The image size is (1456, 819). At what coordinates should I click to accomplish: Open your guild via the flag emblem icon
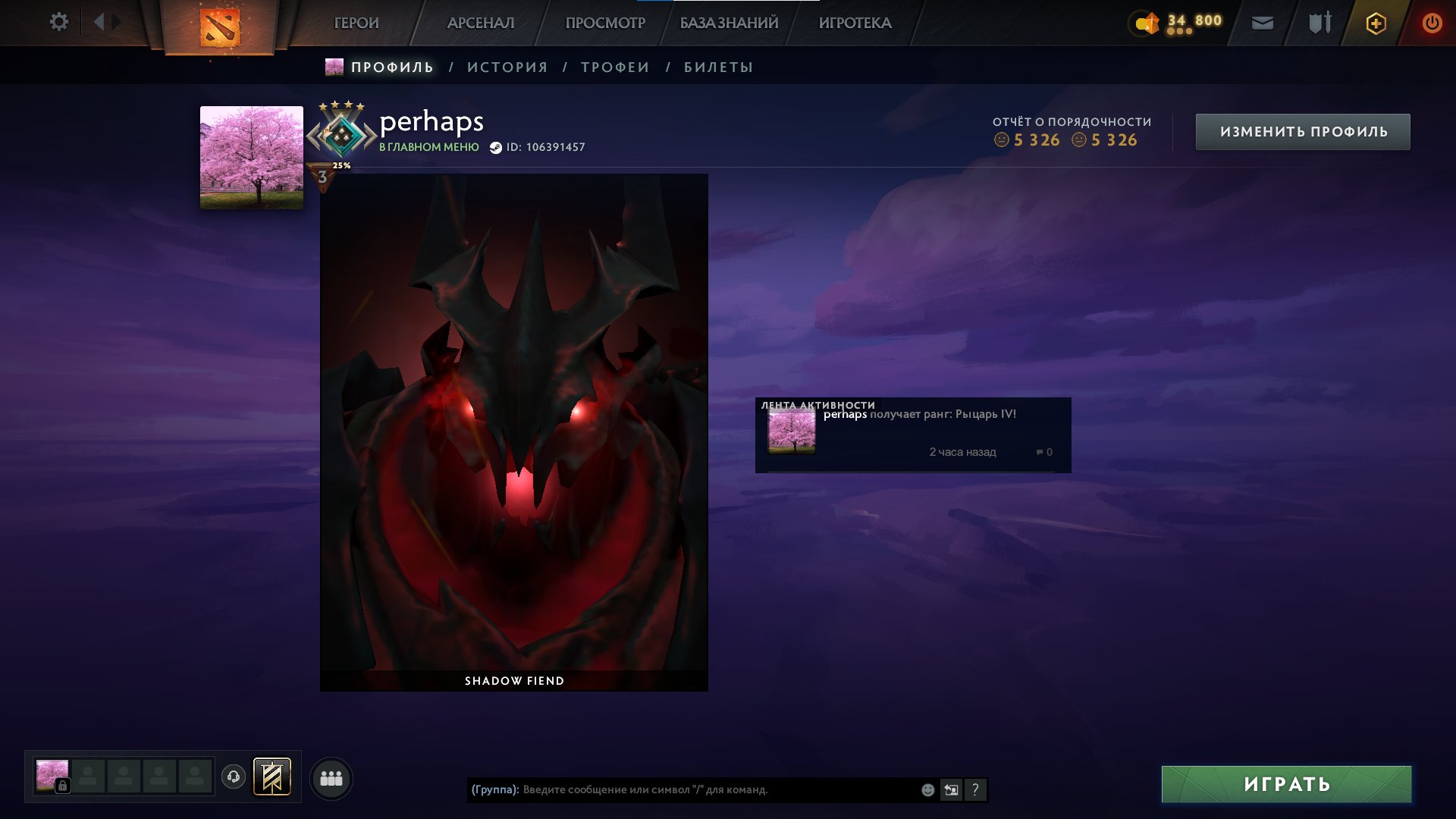[271, 776]
